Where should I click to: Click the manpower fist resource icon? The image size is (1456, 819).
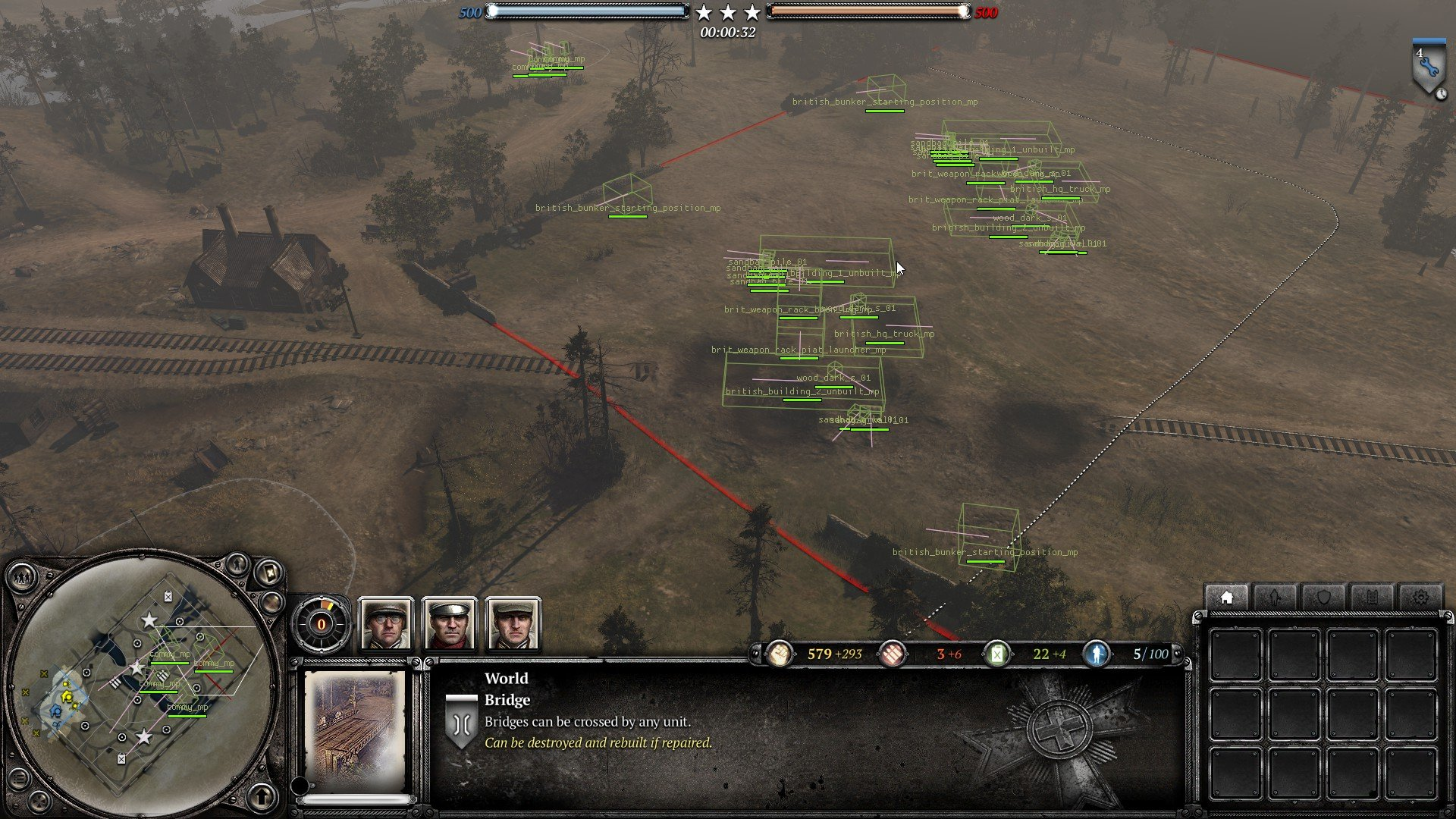pyautogui.click(x=779, y=654)
